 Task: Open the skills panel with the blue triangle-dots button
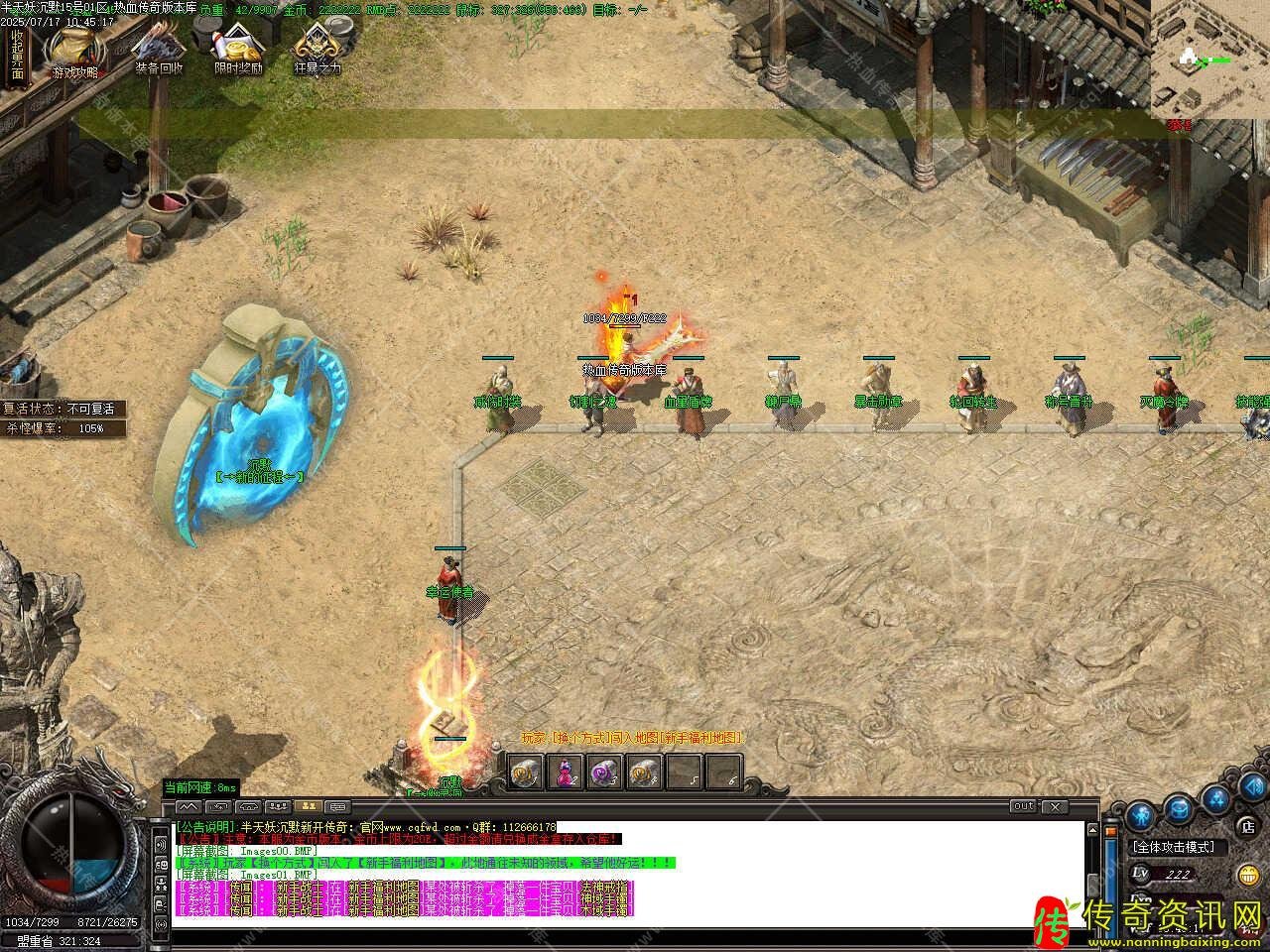point(1217,799)
